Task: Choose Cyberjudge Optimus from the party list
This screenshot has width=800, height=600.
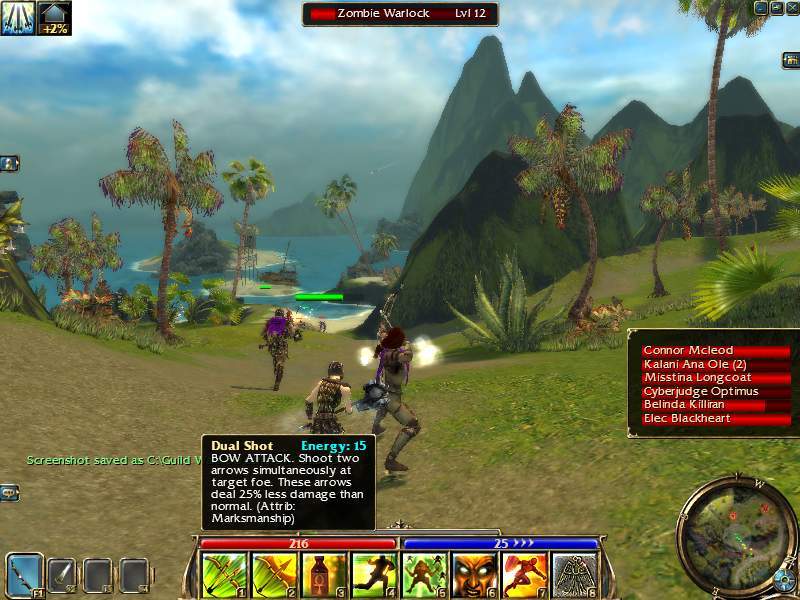Action: 716,392
